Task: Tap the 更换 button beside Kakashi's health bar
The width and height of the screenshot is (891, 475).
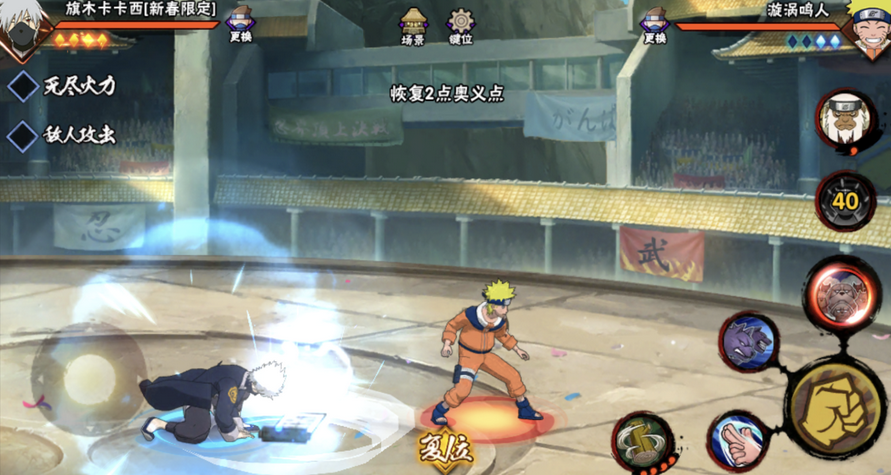Action: click(x=240, y=25)
